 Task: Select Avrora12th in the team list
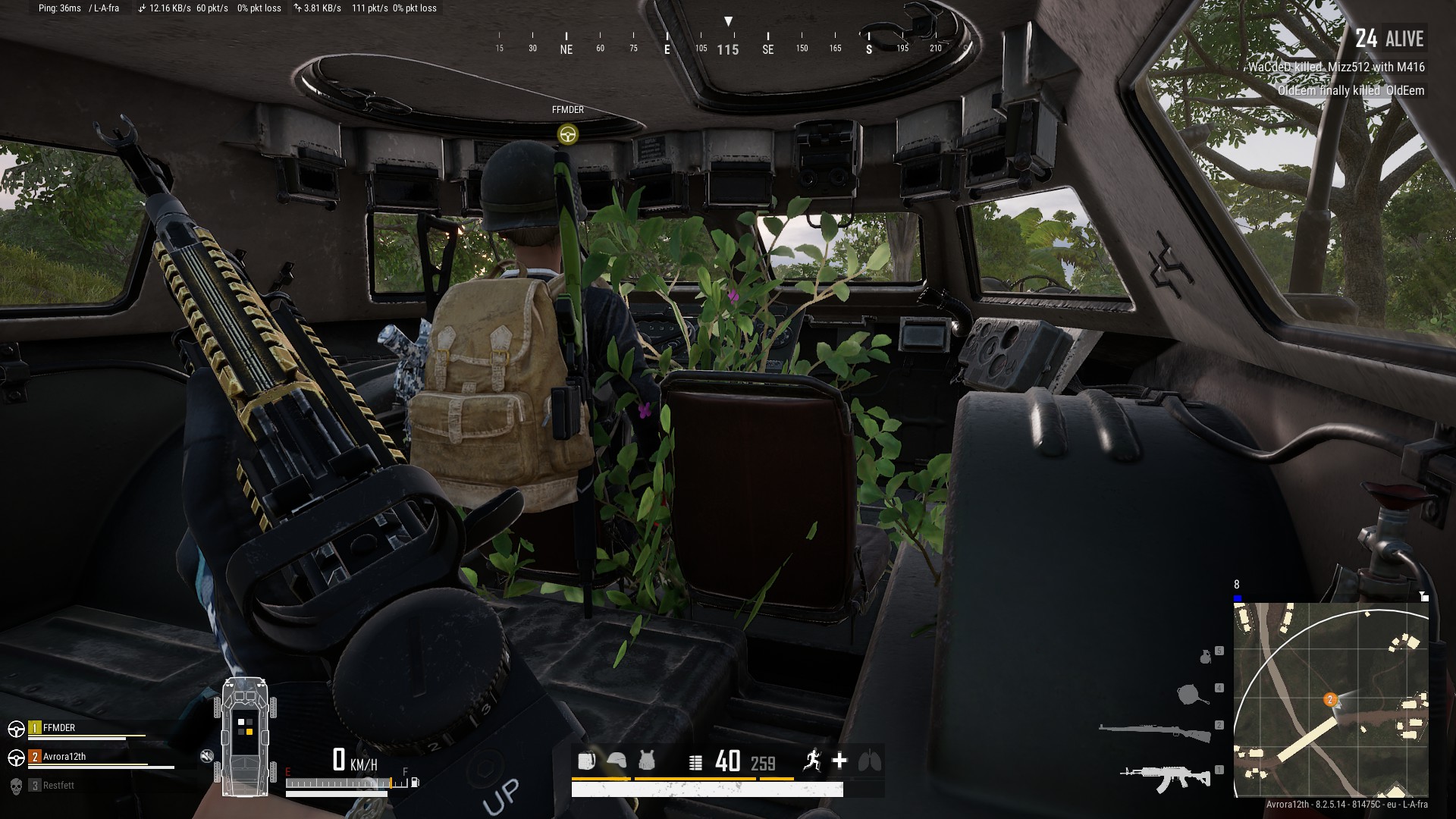pos(64,757)
